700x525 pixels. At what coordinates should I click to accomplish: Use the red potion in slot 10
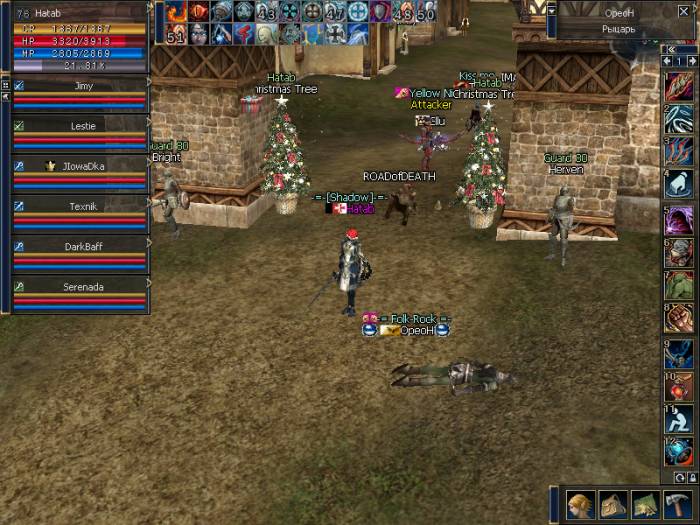coord(679,386)
